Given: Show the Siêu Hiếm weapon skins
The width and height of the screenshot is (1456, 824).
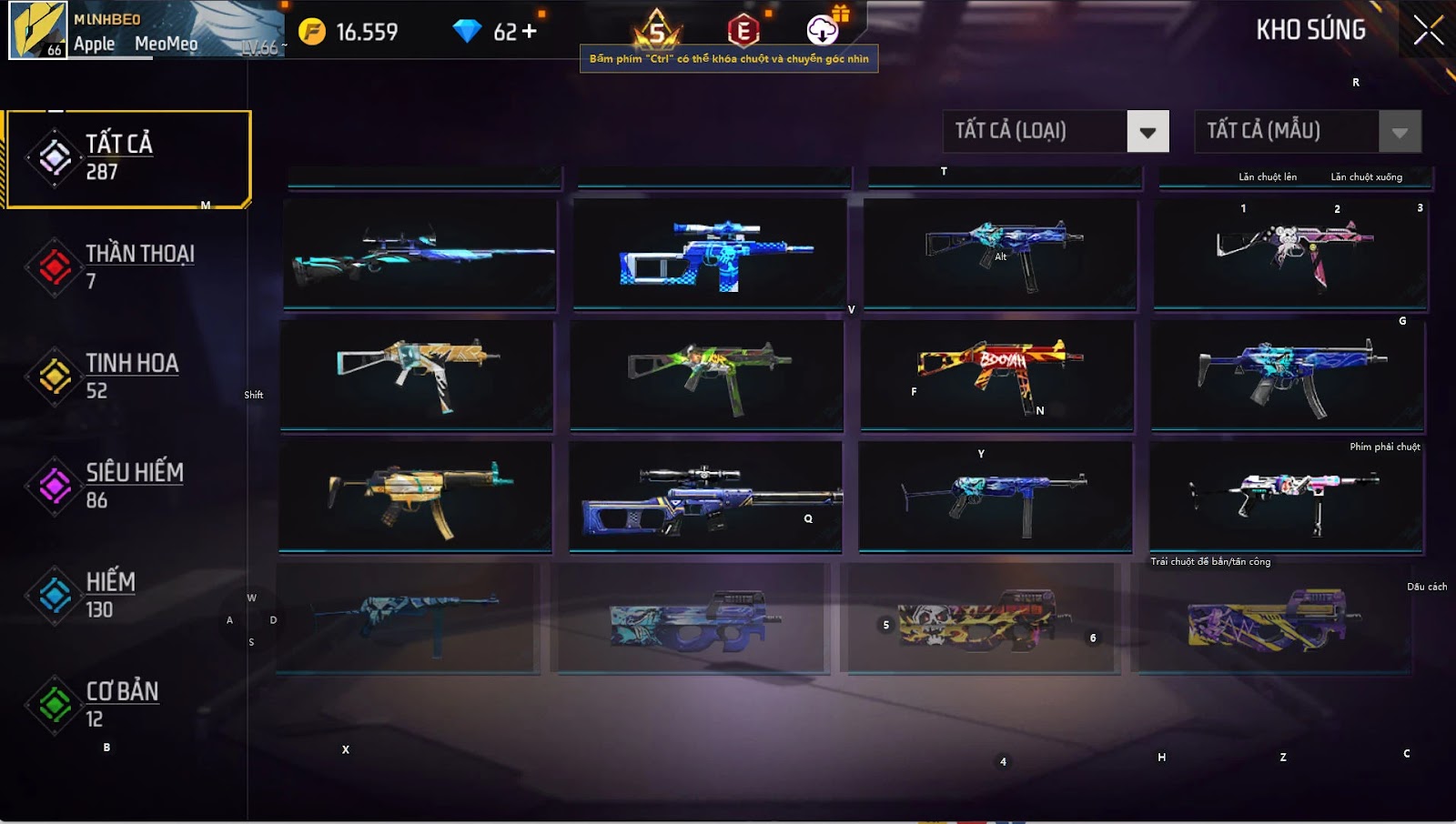Looking at the screenshot, I should point(127,485).
